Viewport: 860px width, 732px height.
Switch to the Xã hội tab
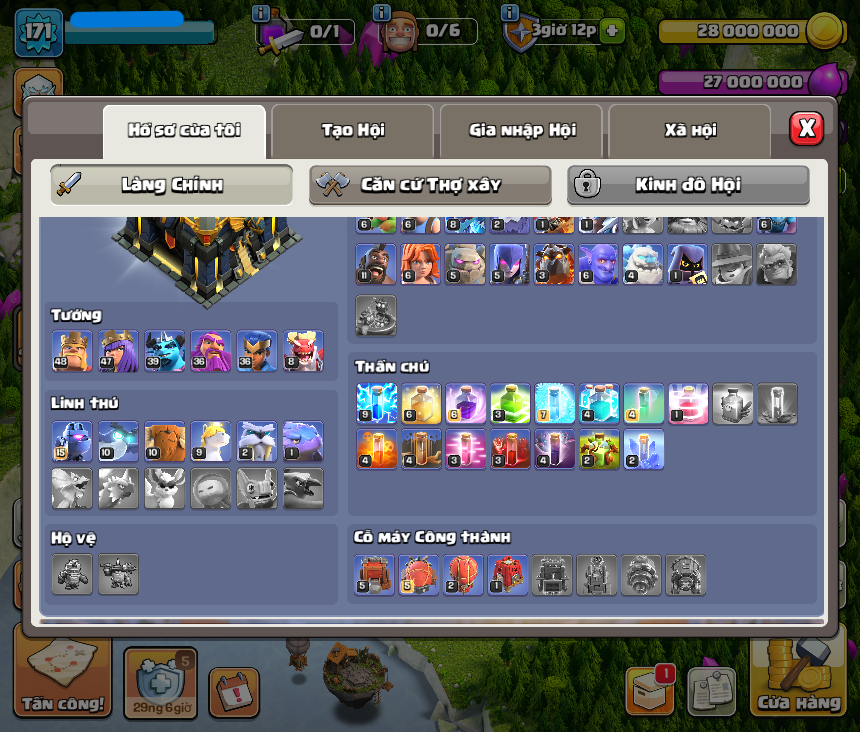click(690, 130)
